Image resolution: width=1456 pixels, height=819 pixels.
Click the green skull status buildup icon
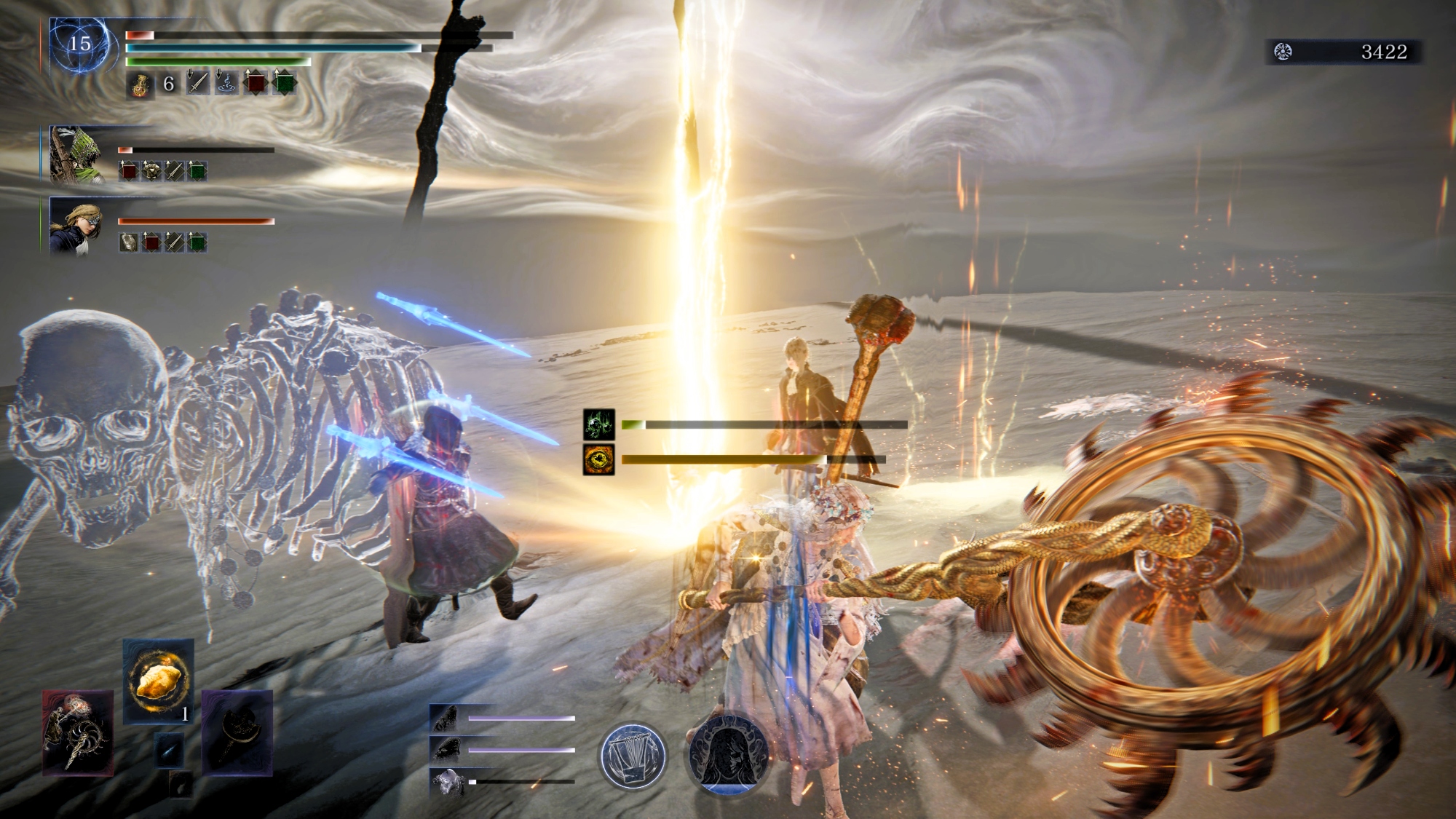pyautogui.click(x=598, y=424)
